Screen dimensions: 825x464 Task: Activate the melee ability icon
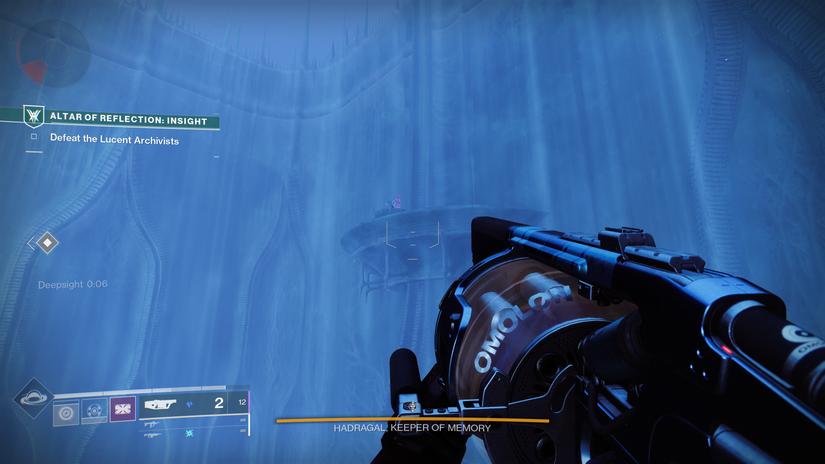point(94,410)
